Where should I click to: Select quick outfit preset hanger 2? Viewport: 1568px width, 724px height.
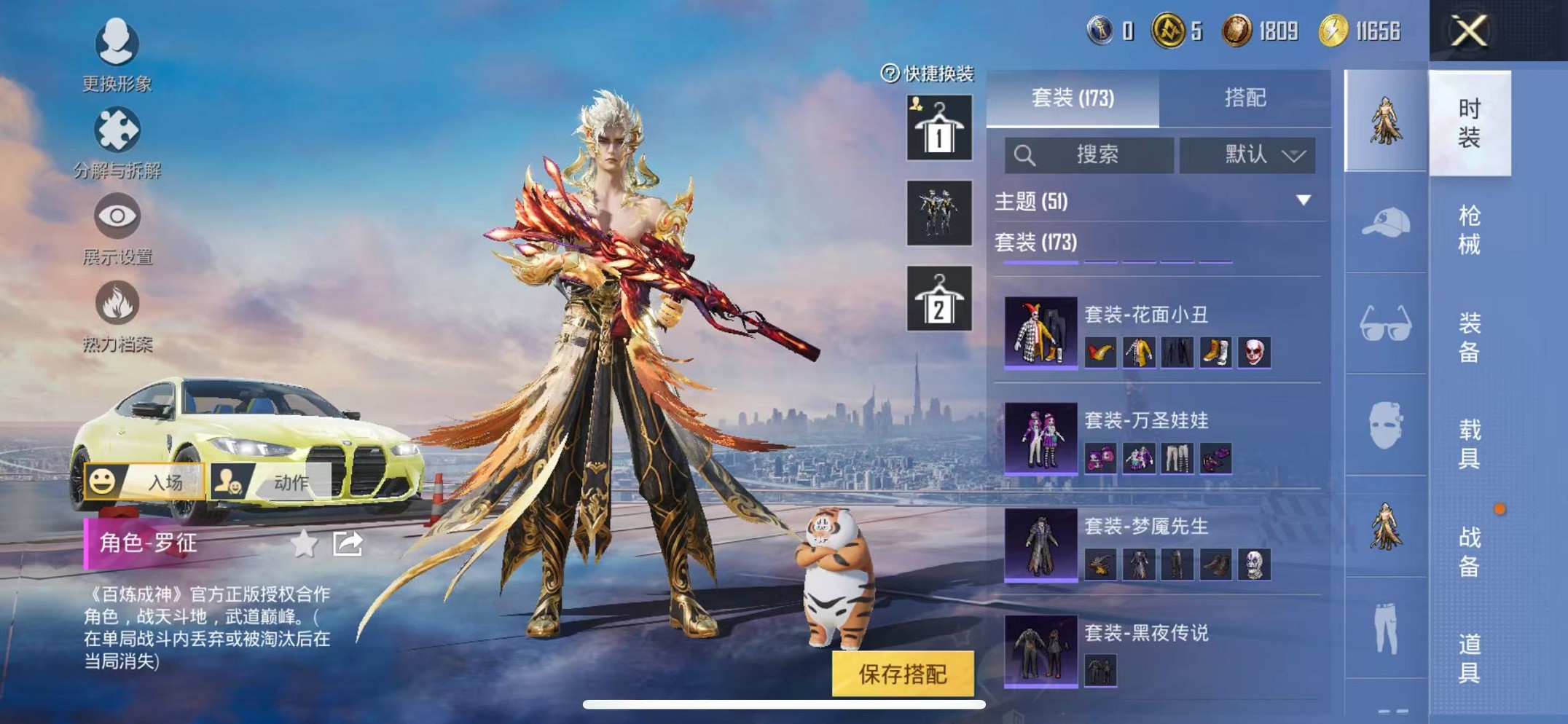tap(938, 299)
